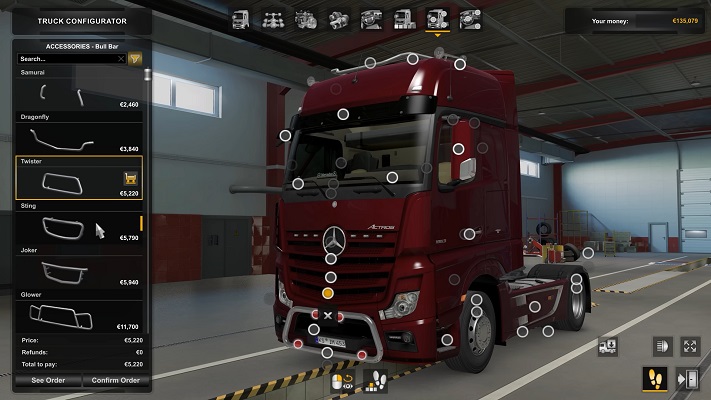
Task: Click the fullscreen view arrows icon
Action: coord(690,346)
